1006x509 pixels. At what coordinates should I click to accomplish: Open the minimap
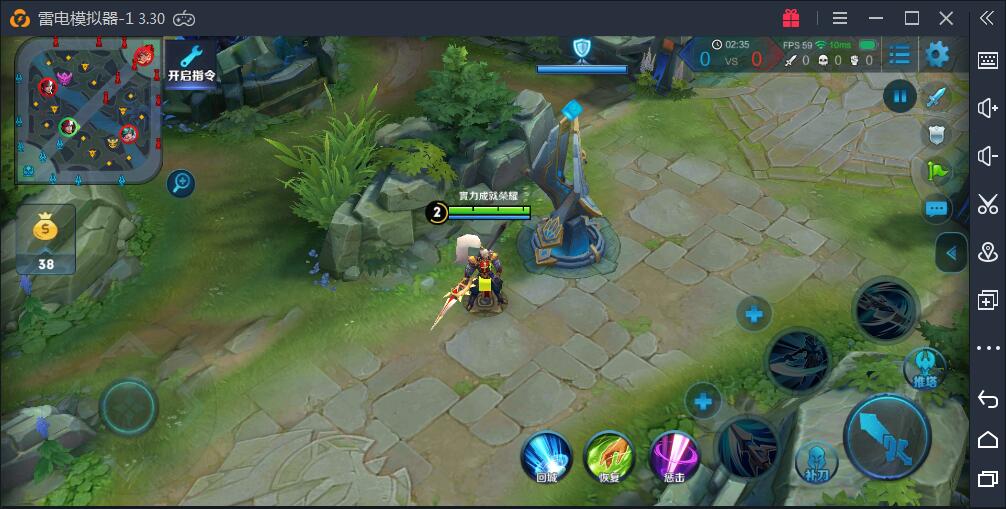pos(87,110)
